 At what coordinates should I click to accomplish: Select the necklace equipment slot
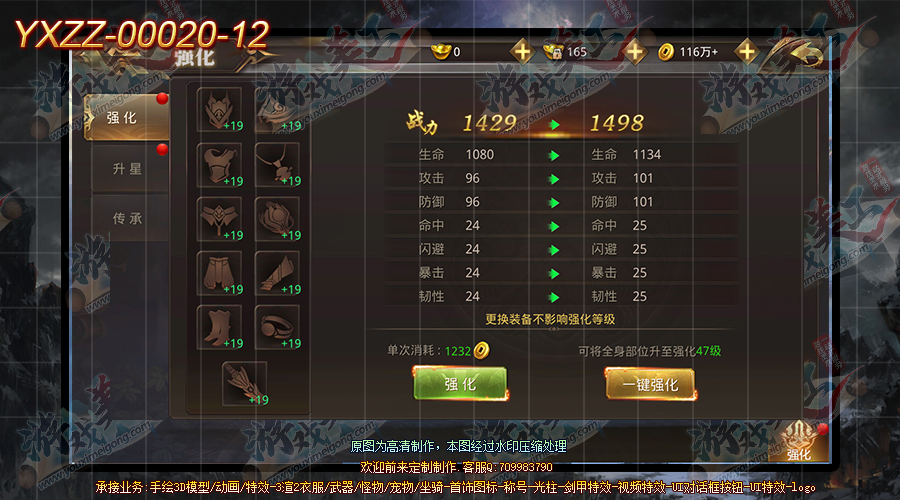278,164
